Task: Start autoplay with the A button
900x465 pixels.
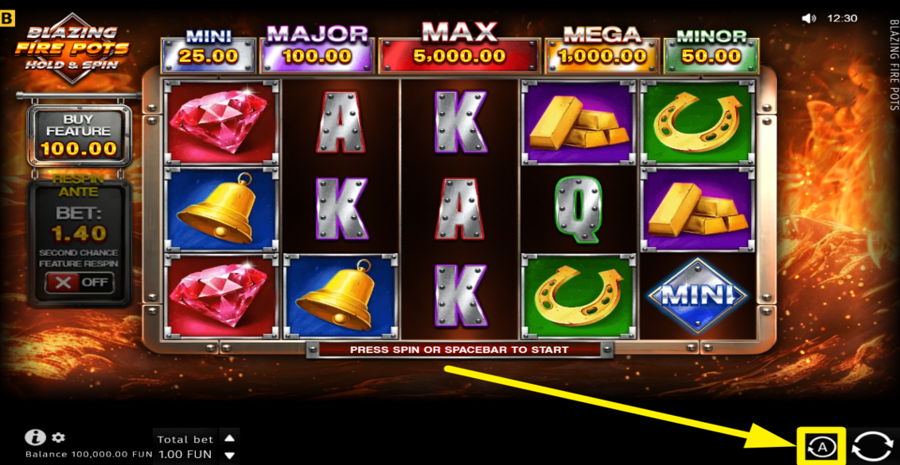Action: pyautogui.click(x=822, y=447)
